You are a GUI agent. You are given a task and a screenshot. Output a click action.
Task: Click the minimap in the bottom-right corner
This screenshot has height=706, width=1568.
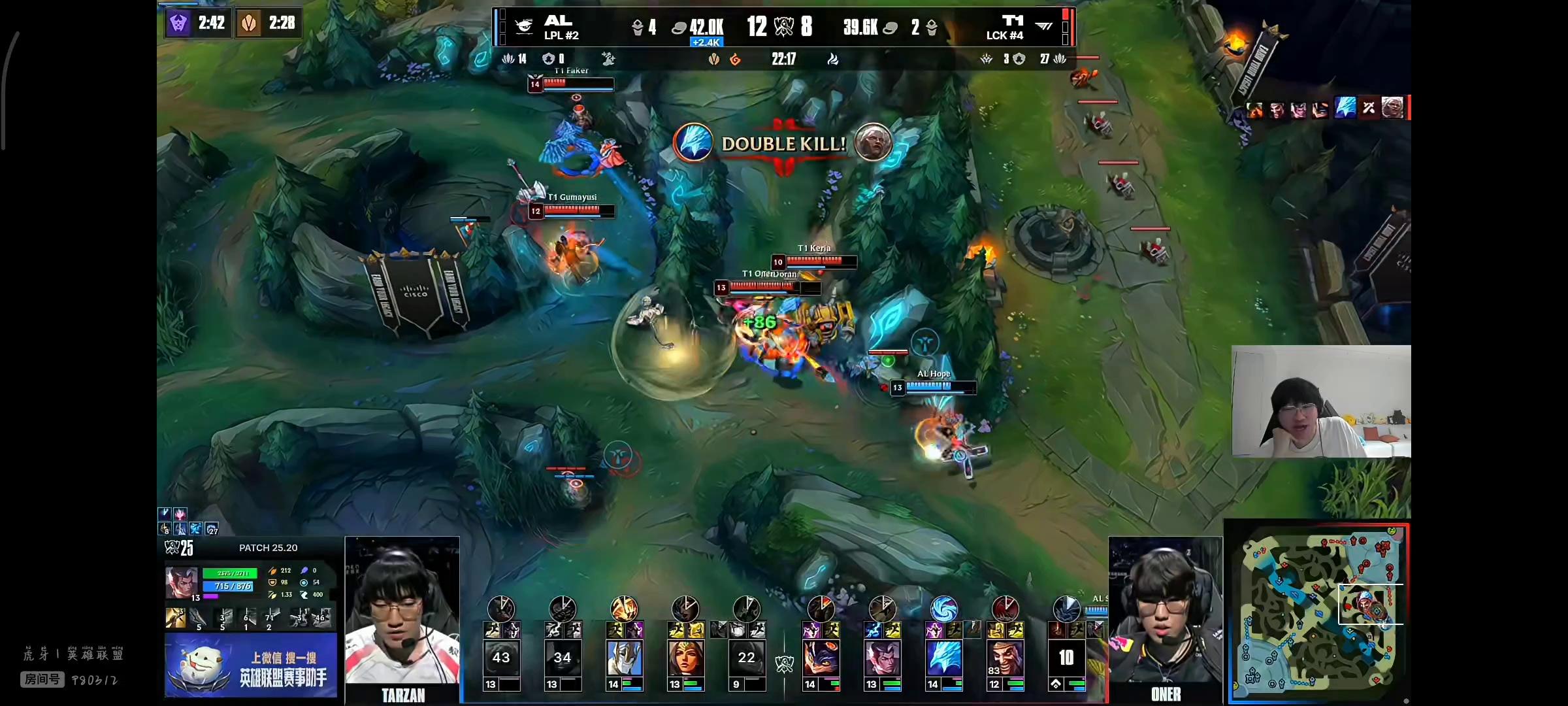point(1317,612)
